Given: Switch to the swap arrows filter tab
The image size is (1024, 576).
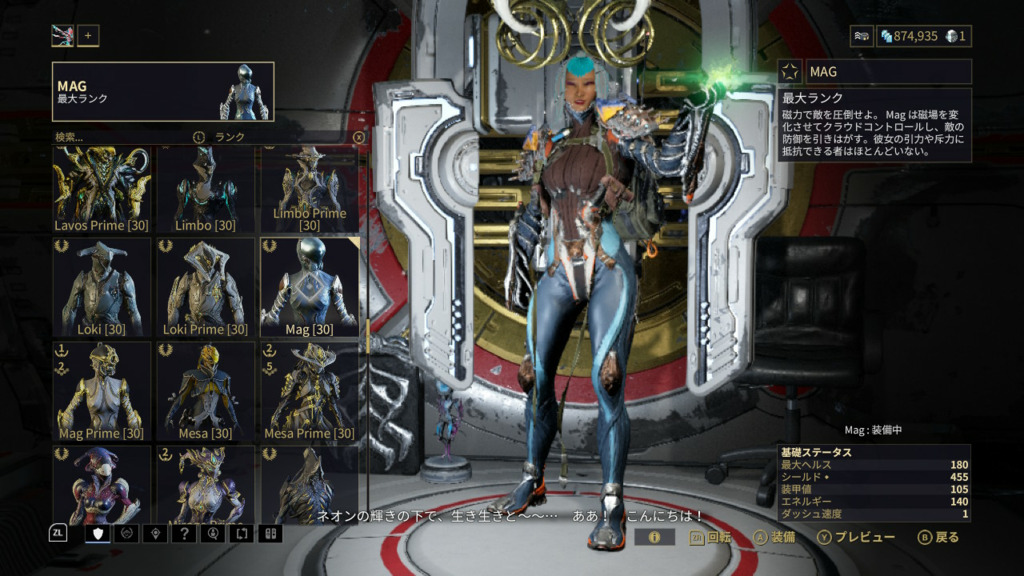Looking at the screenshot, I should (241, 533).
